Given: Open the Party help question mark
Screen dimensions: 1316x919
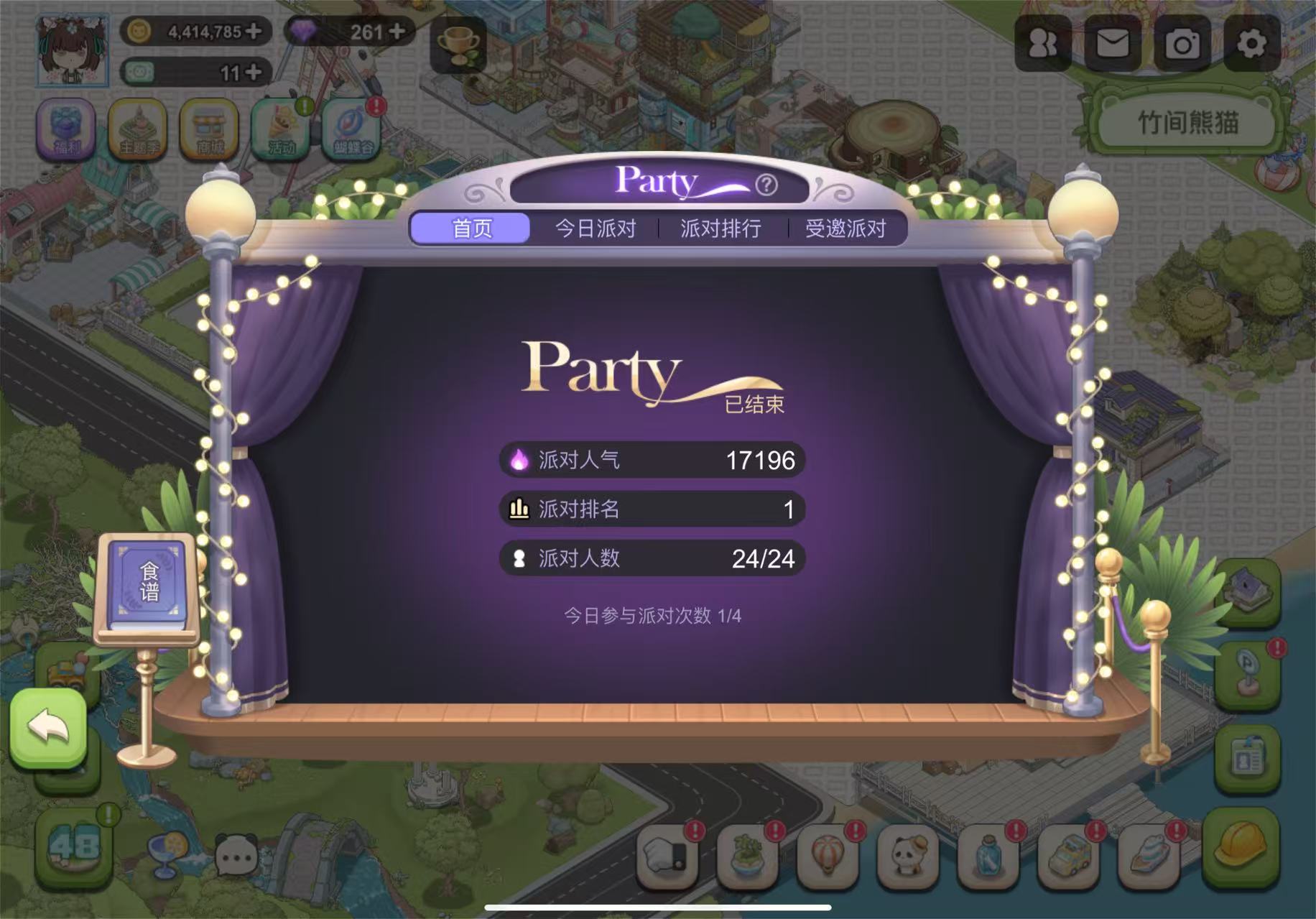Looking at the screenshot, I should tap(766, 185).
